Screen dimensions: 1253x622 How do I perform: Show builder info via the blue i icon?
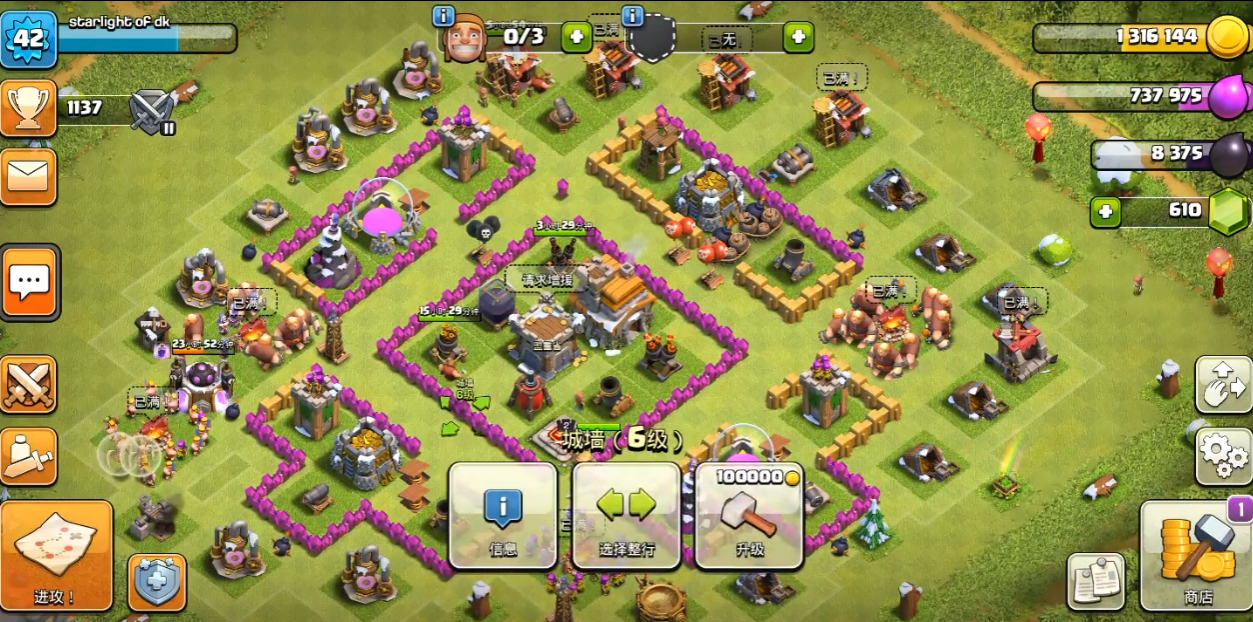coord(444,16)
